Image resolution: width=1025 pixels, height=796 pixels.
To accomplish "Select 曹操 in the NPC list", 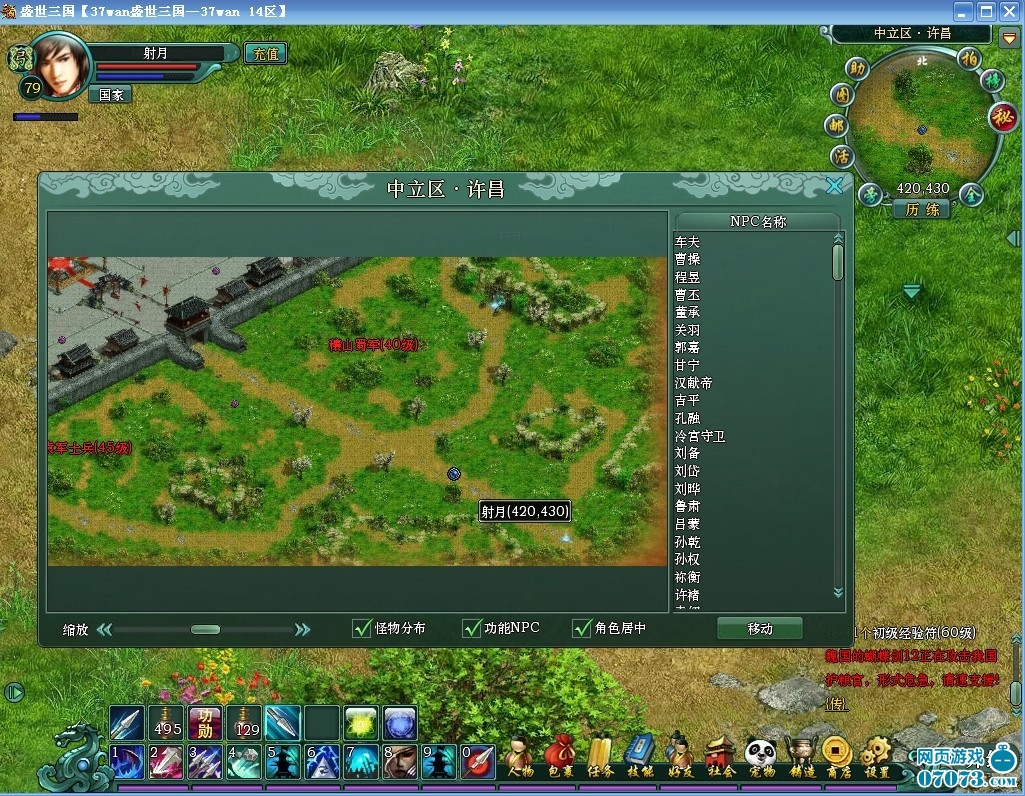I will pos(688,260).
